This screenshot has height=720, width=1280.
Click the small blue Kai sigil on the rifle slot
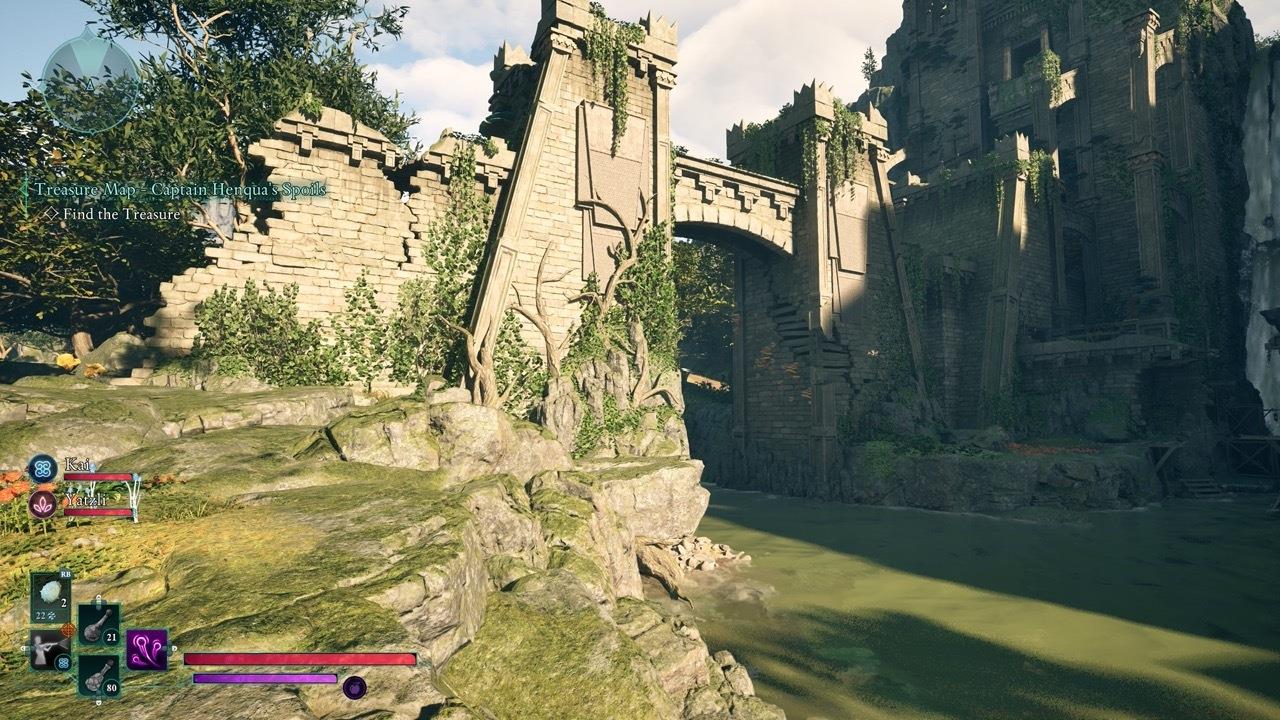coord(63,662)
